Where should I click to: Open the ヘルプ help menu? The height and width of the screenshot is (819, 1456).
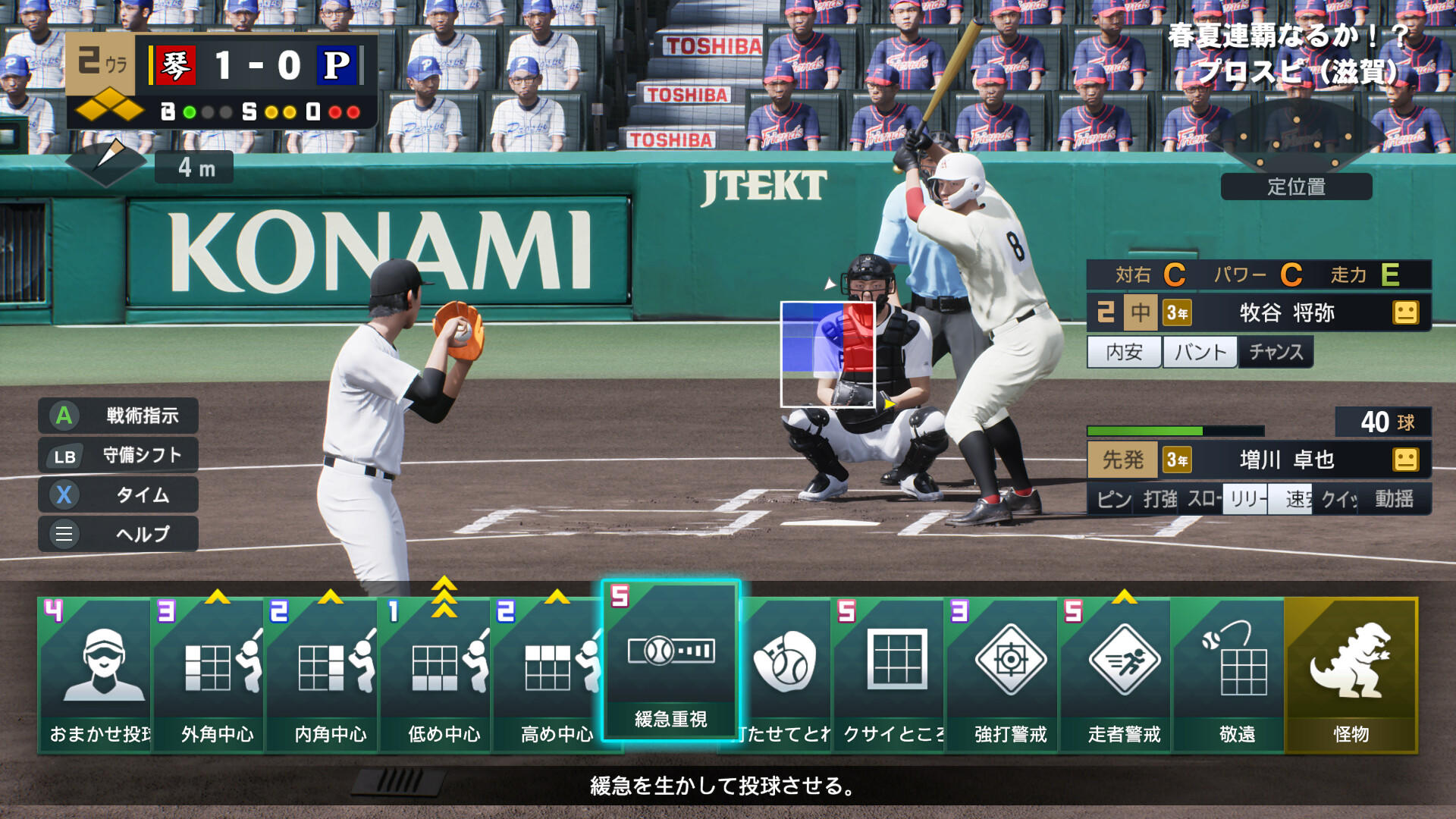coord(118,534)
